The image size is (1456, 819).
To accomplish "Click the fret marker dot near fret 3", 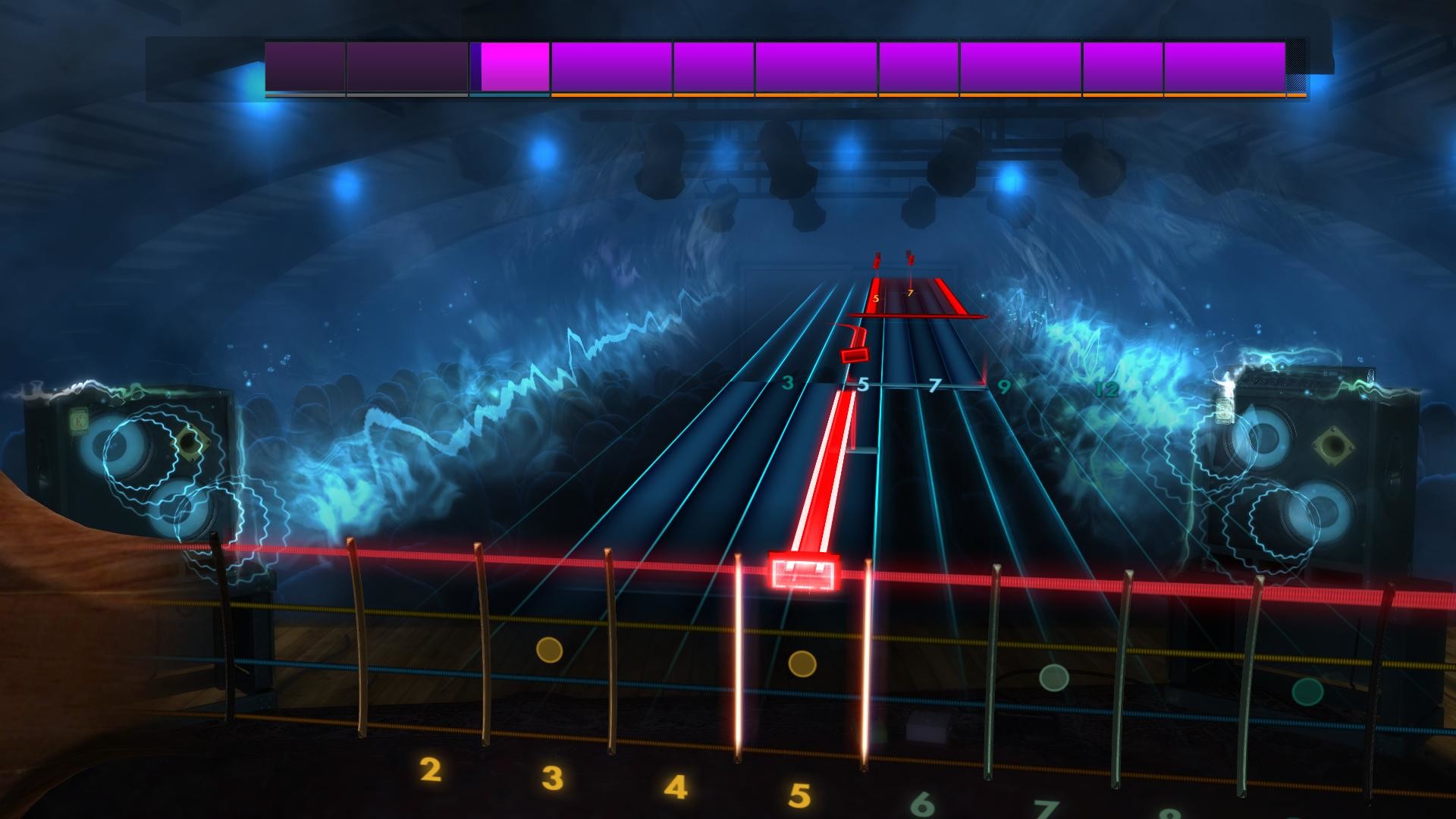I will click(x=549, y=651).
